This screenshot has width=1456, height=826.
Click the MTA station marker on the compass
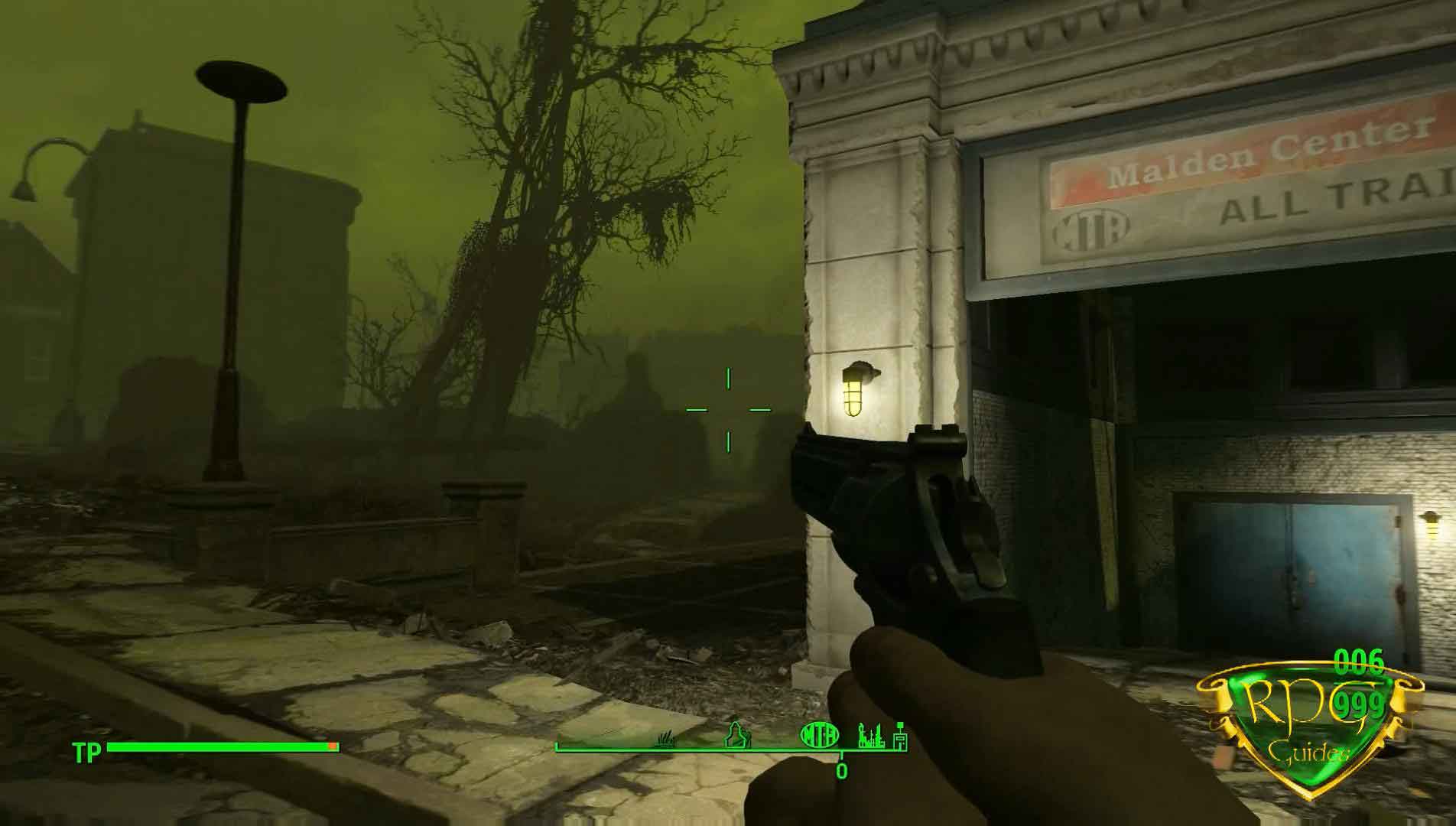[819, 736]
